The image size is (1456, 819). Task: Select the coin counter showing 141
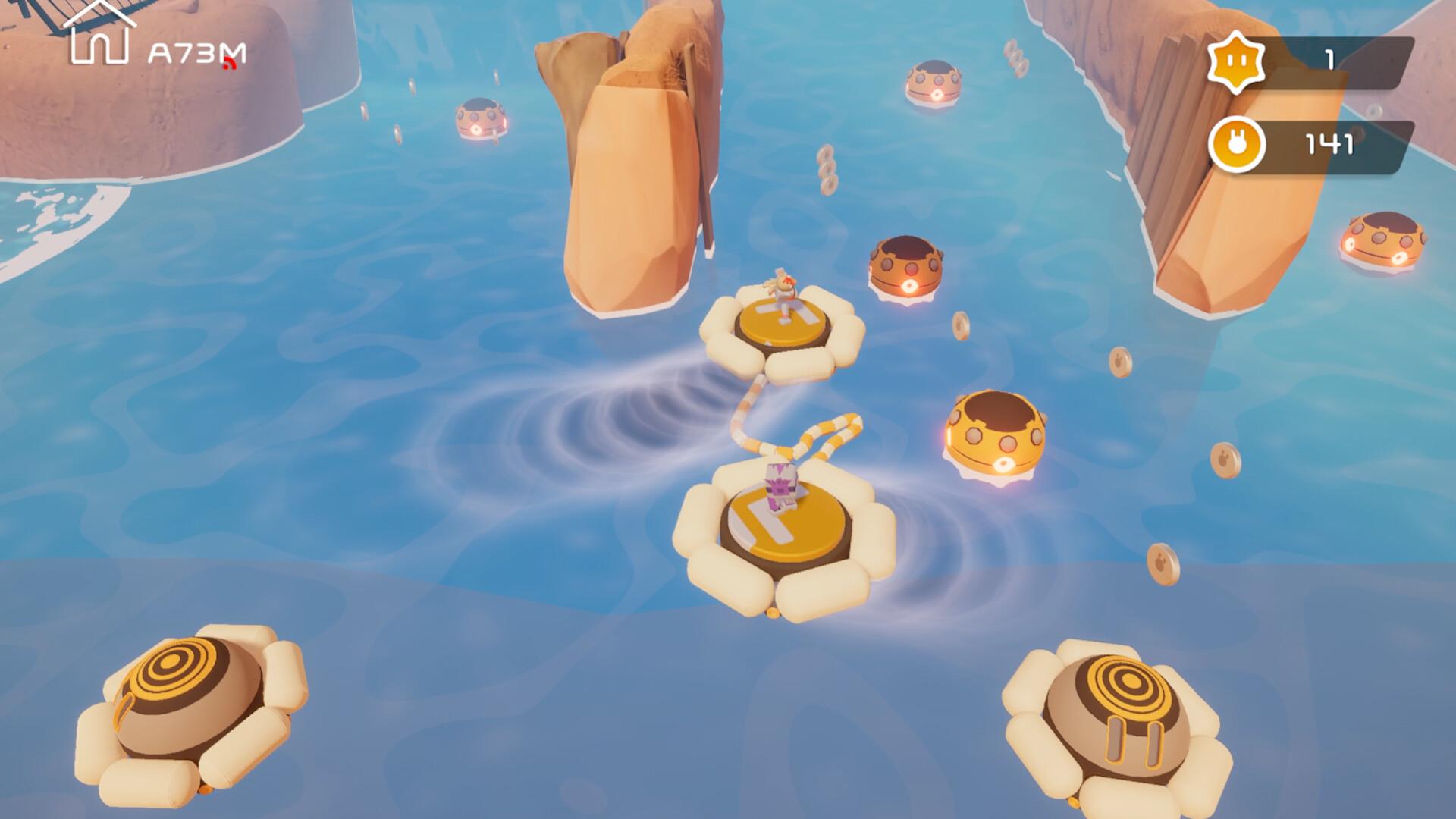1329,143
